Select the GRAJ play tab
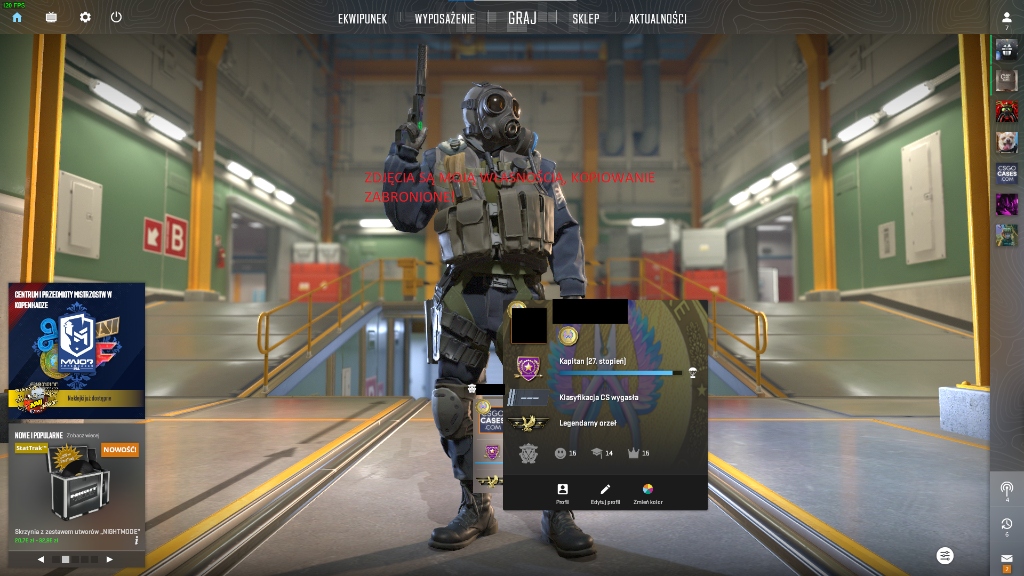The width and height of the screenshot is (1024, 576). coord(522,18)
